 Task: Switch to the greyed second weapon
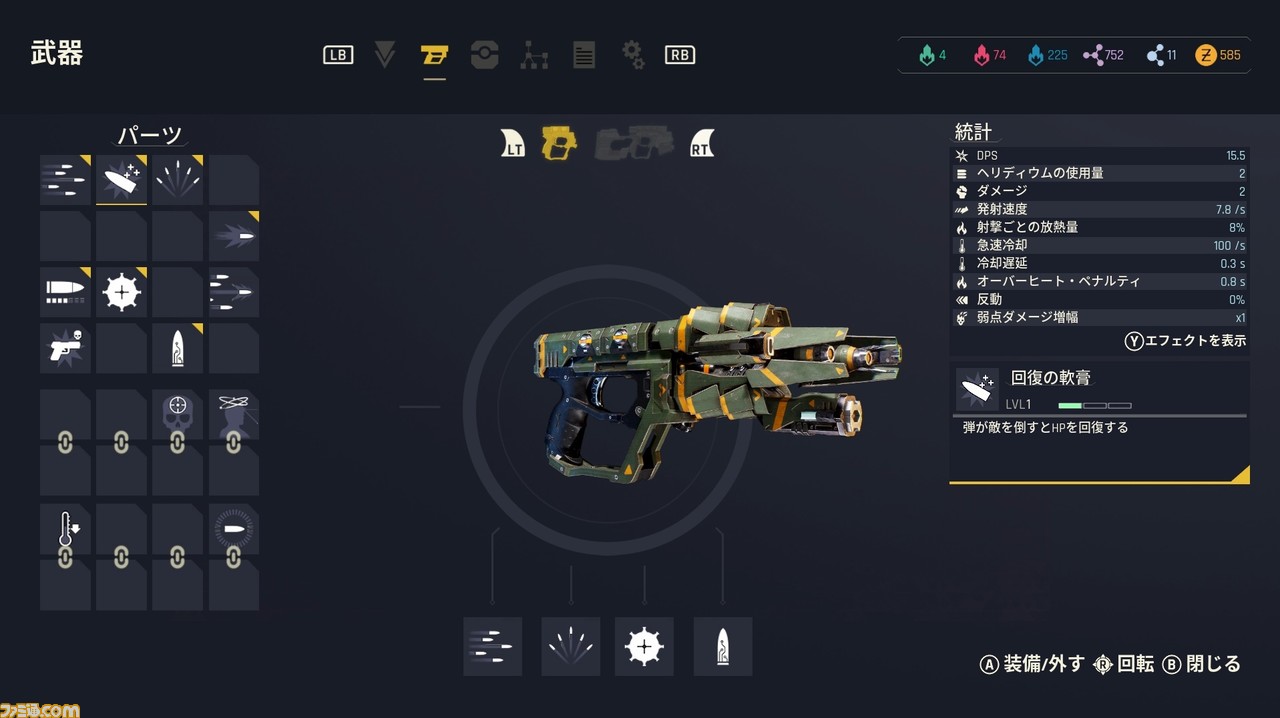(633, 145)
